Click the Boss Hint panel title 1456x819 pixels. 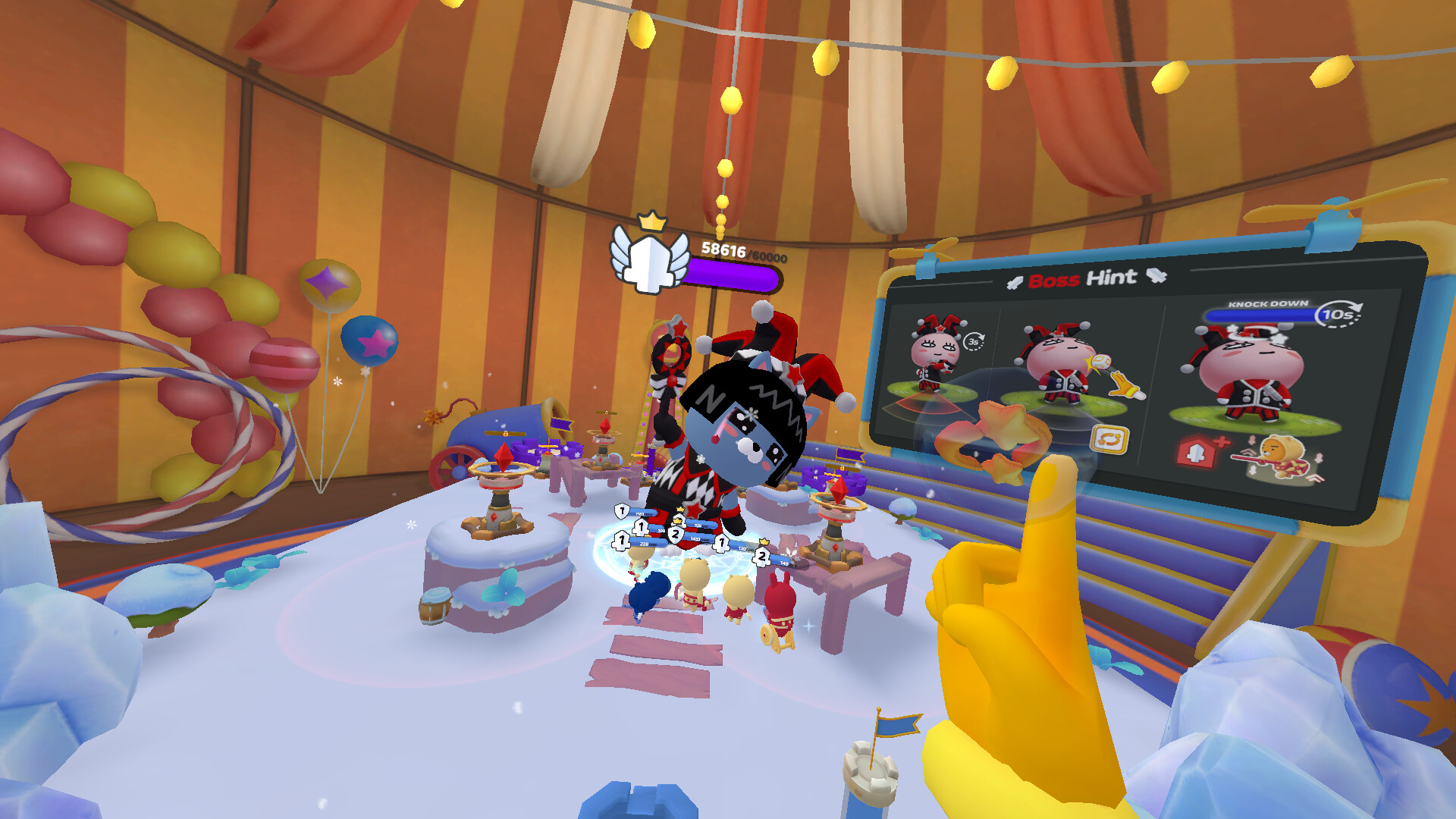point(1082,278)
